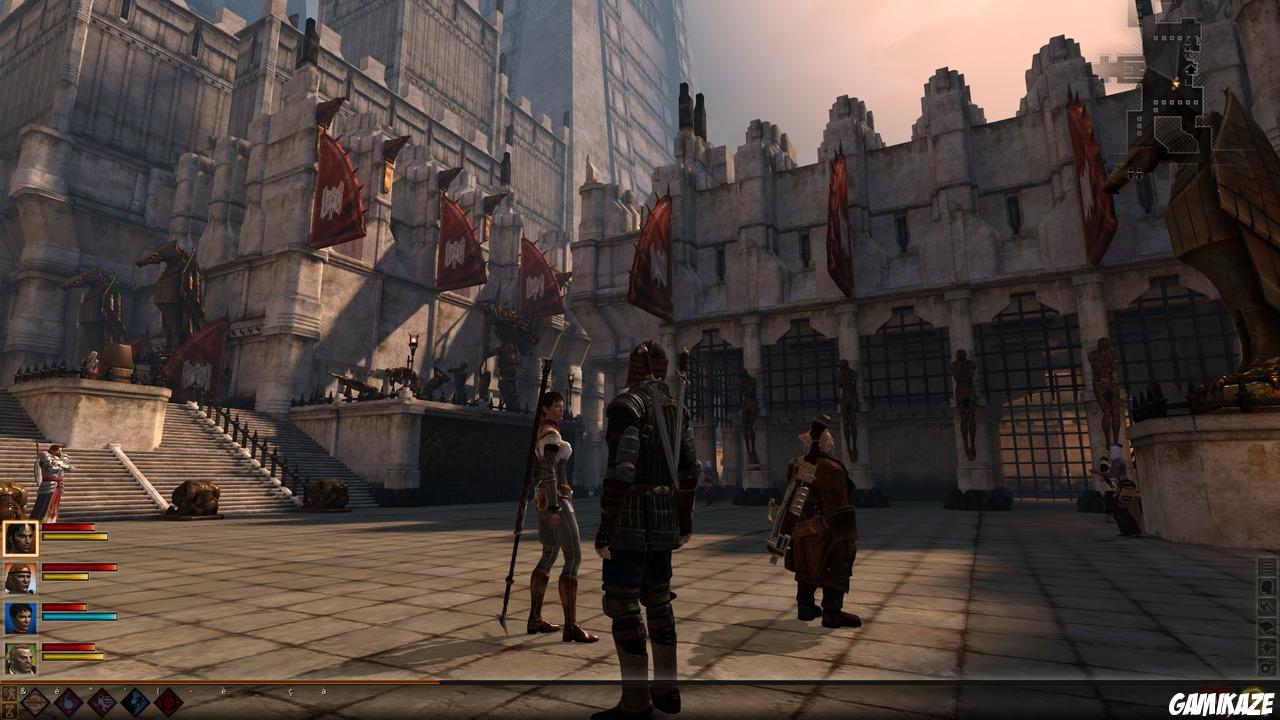Click the running-figure stance icon beside the quickbar
The width and height of the screenshot is (1280, 720).
(x=9, y=691)
